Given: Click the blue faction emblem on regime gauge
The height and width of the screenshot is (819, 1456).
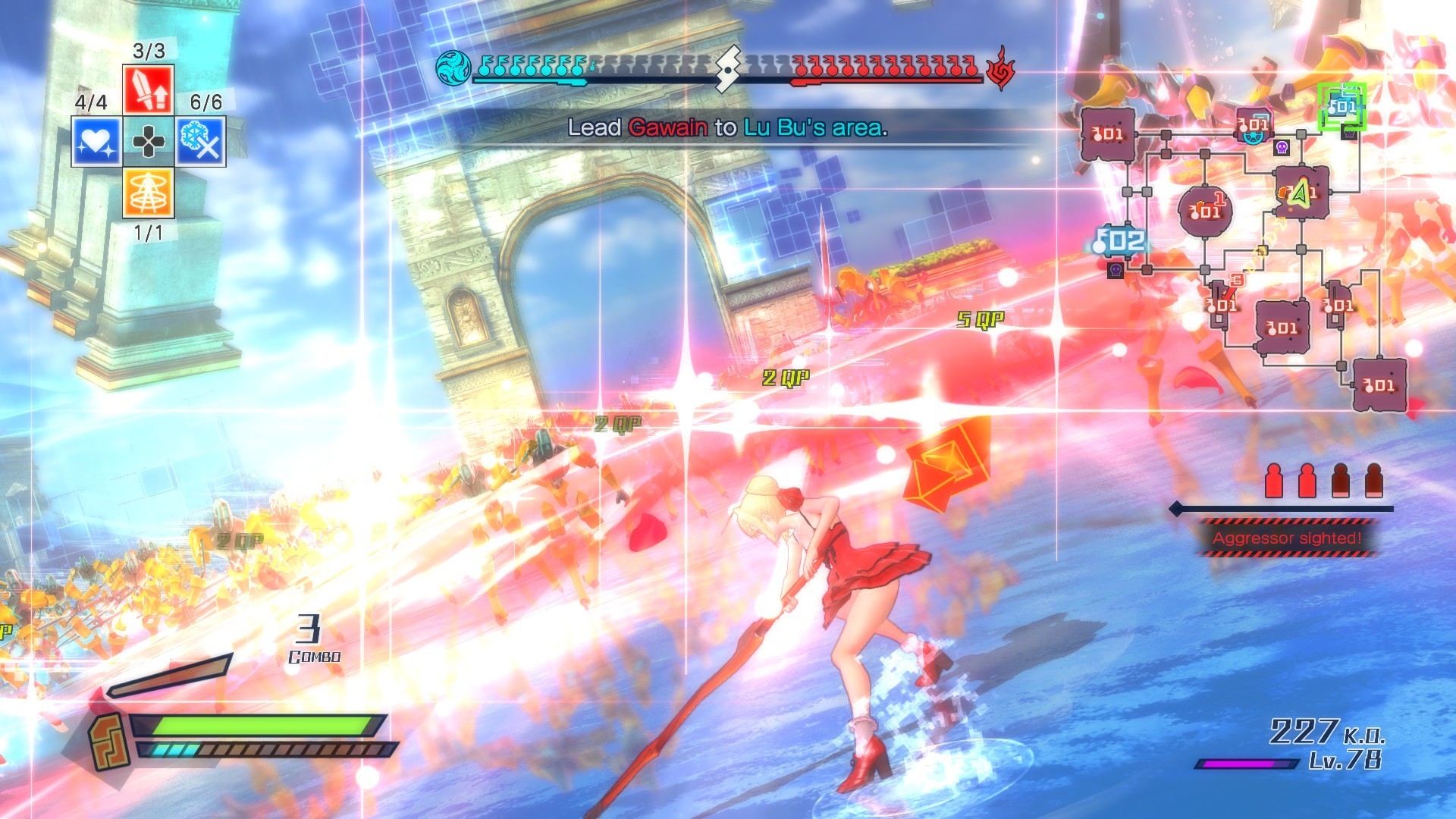Looking at the screenshot, I should click(x=453, y=68).
